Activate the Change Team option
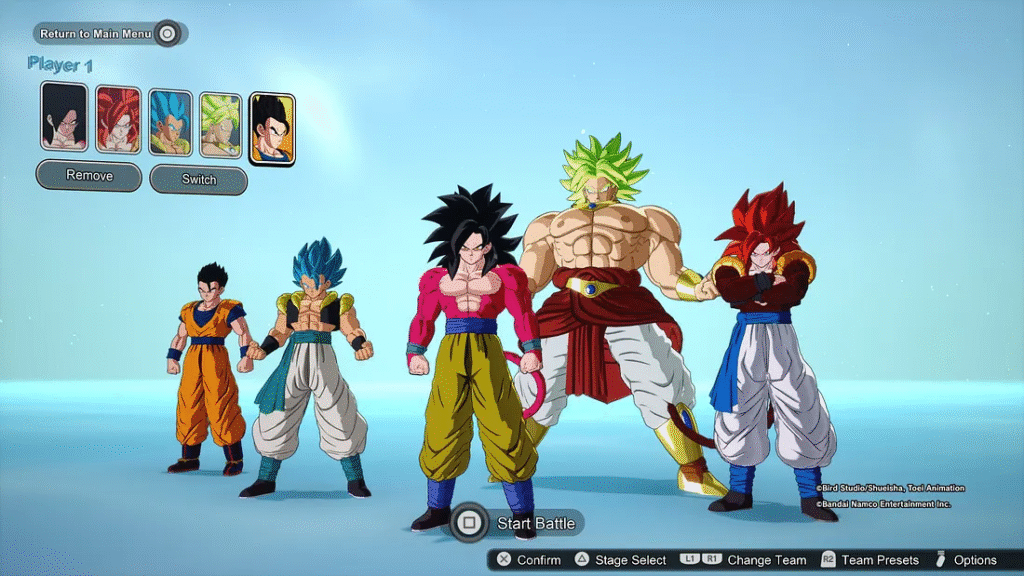Viewport: 1024px width, 576px height. [744, 560]
